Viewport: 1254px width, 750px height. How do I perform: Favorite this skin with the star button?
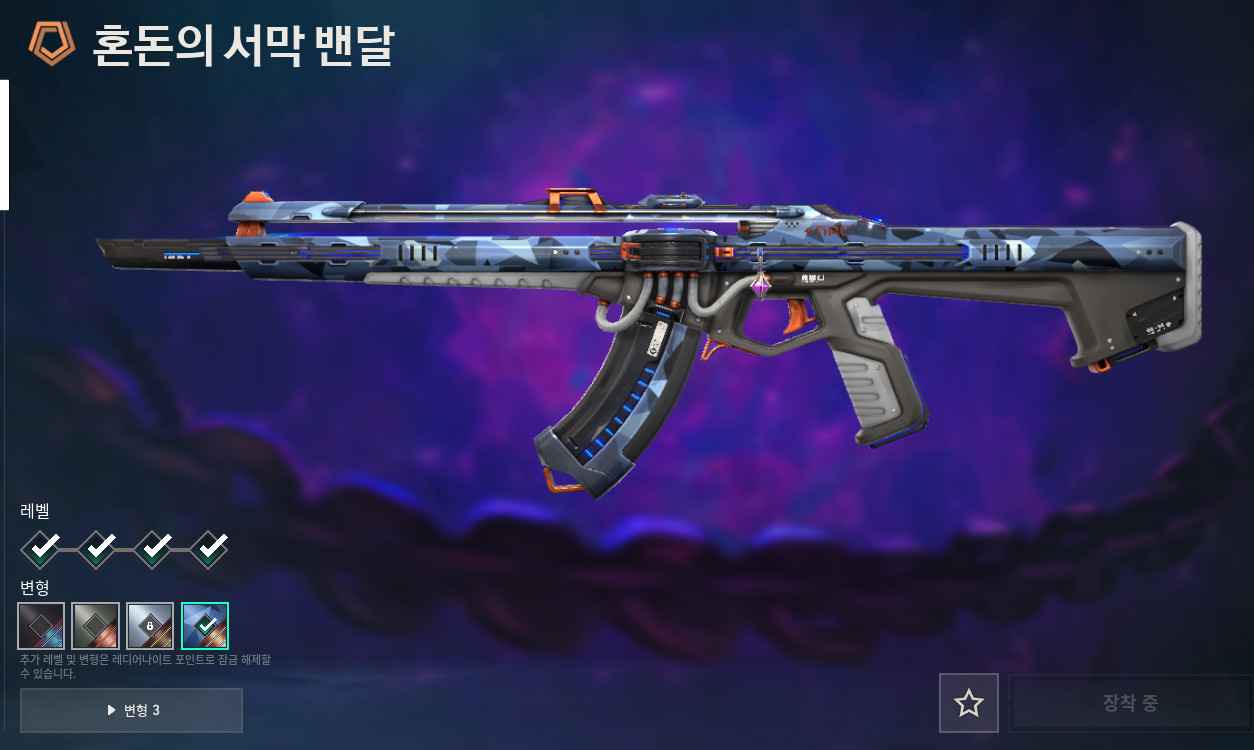(968, 703)
